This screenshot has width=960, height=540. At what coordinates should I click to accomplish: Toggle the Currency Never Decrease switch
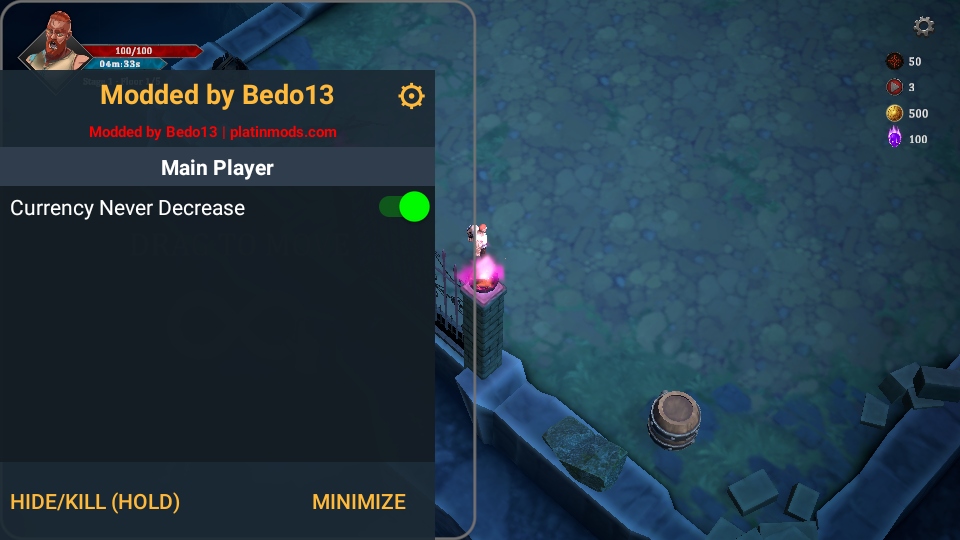(404, 207)
